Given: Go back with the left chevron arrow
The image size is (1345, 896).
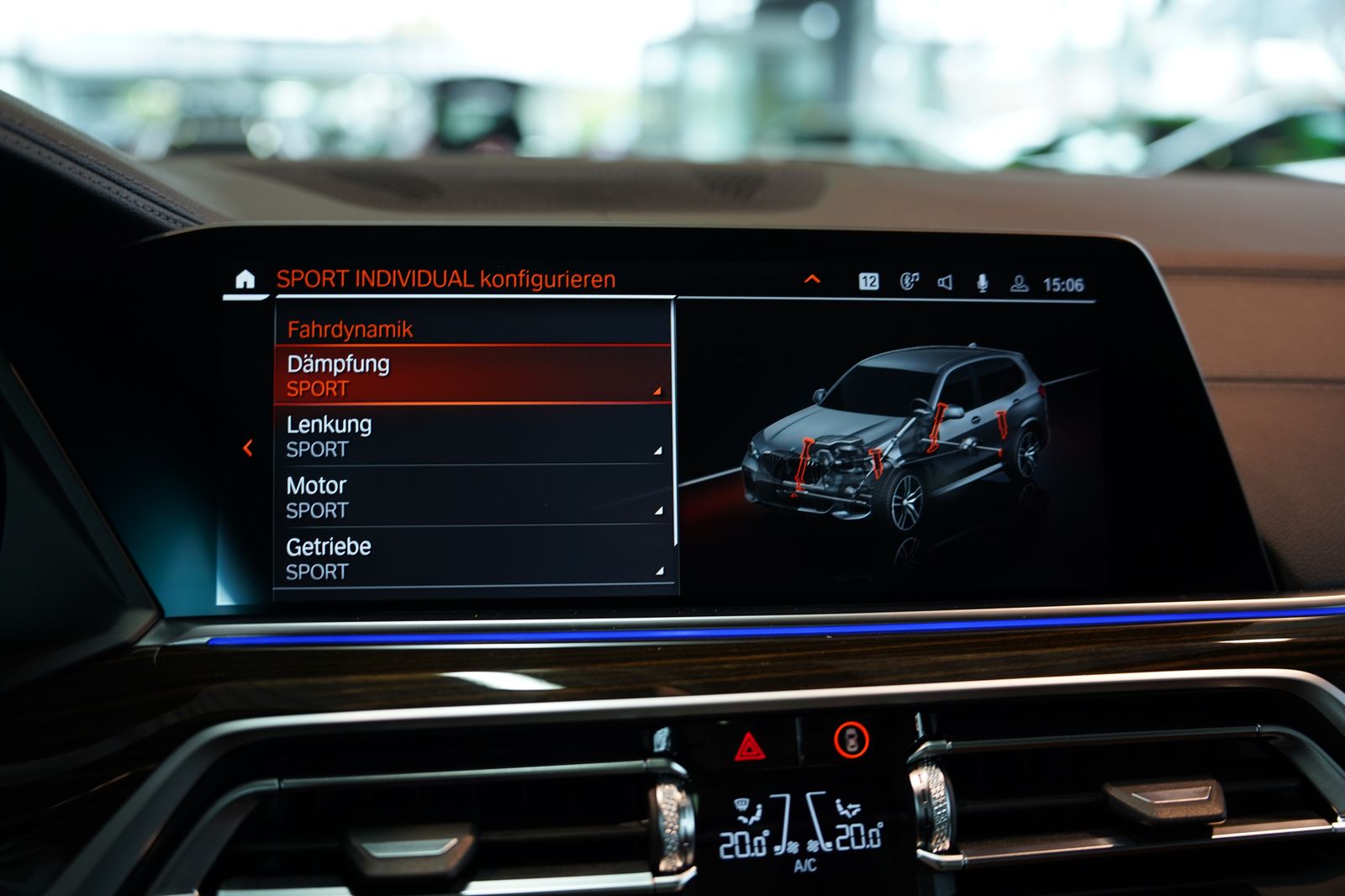Looking at the screenshot, I should (248, 448).
